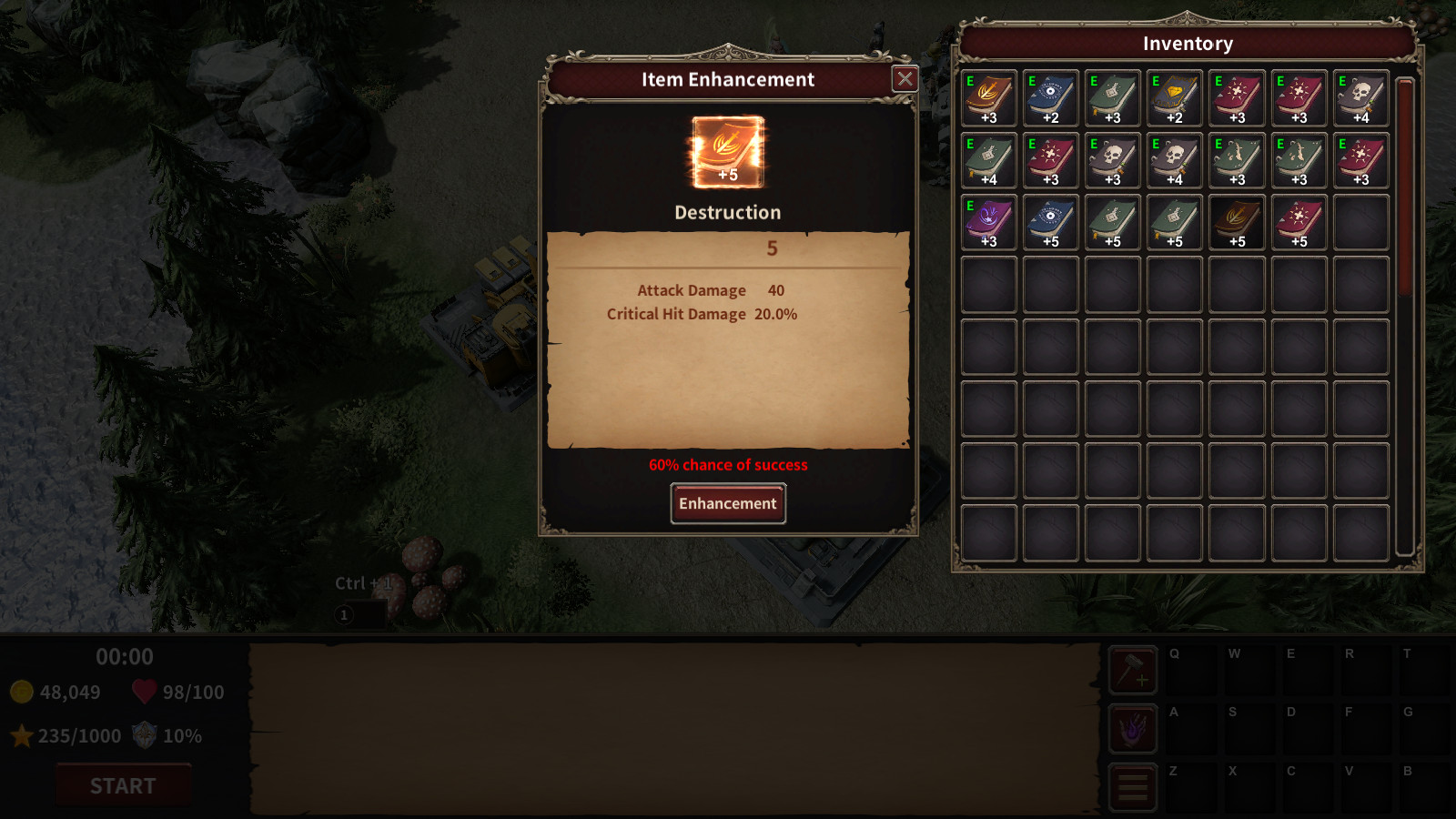Image resolution: width=1456 pixels, height=819 pixels.
Task: Click the START button
Action: [124, 785]
